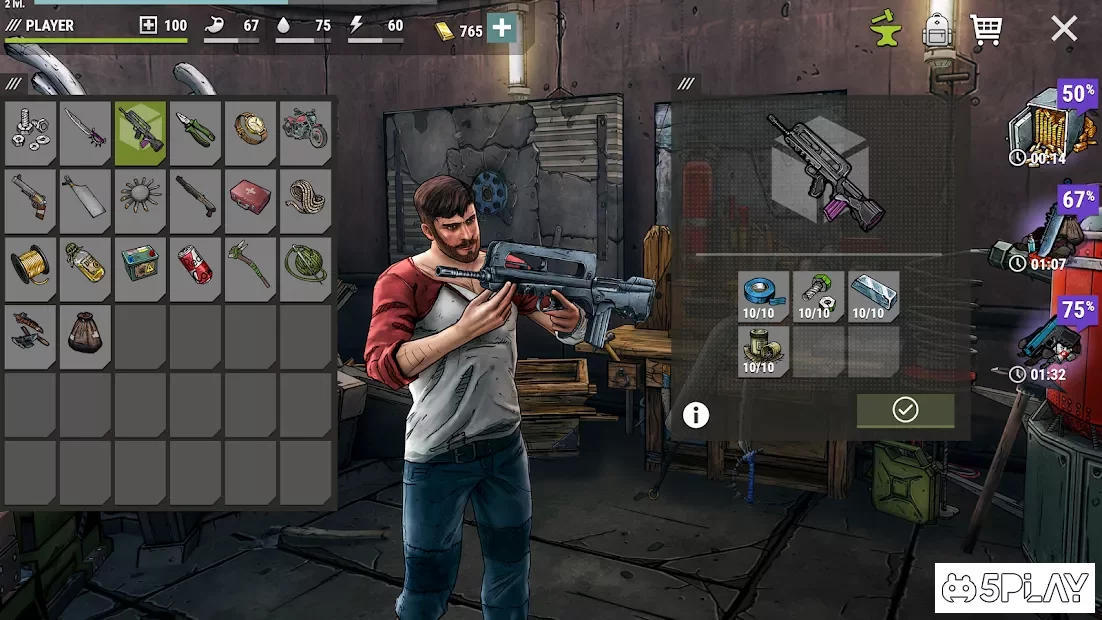Open the backpack inventory
Screen dimensions: 1102x620
[x=935, y=30]
